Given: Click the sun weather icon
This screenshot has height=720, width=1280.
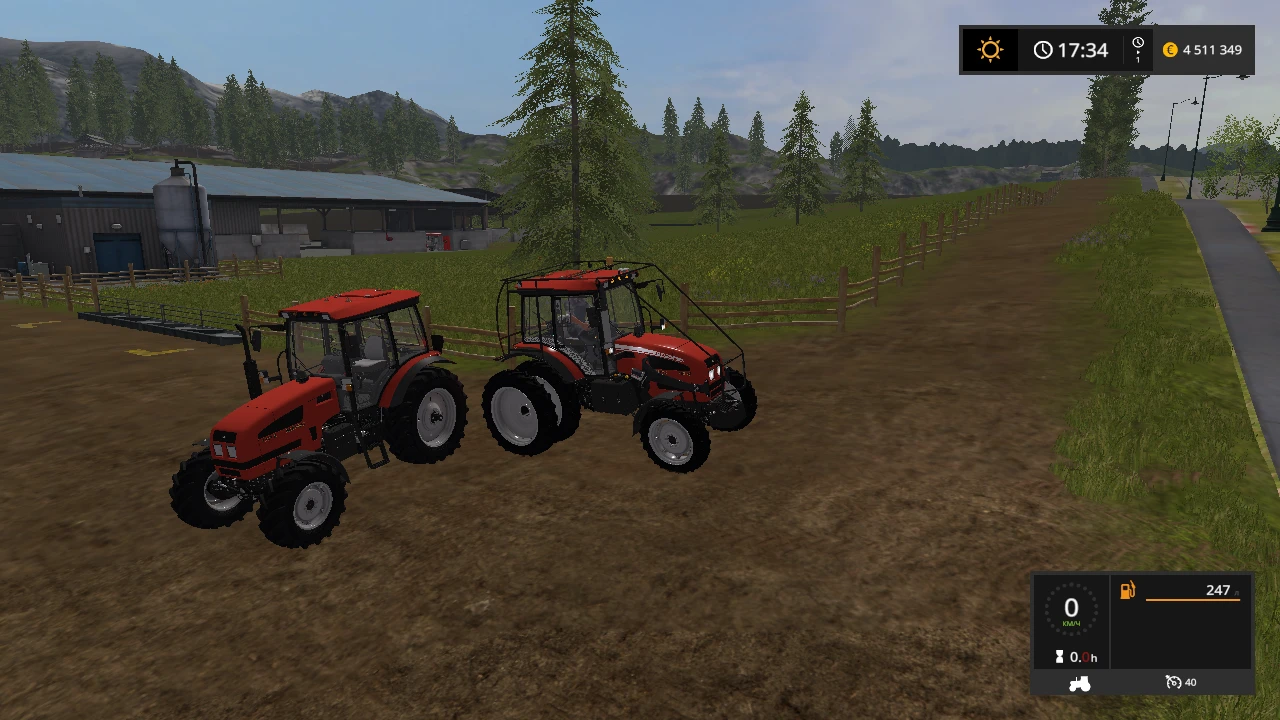Looking at the screenshot, I should coord(989,49).
